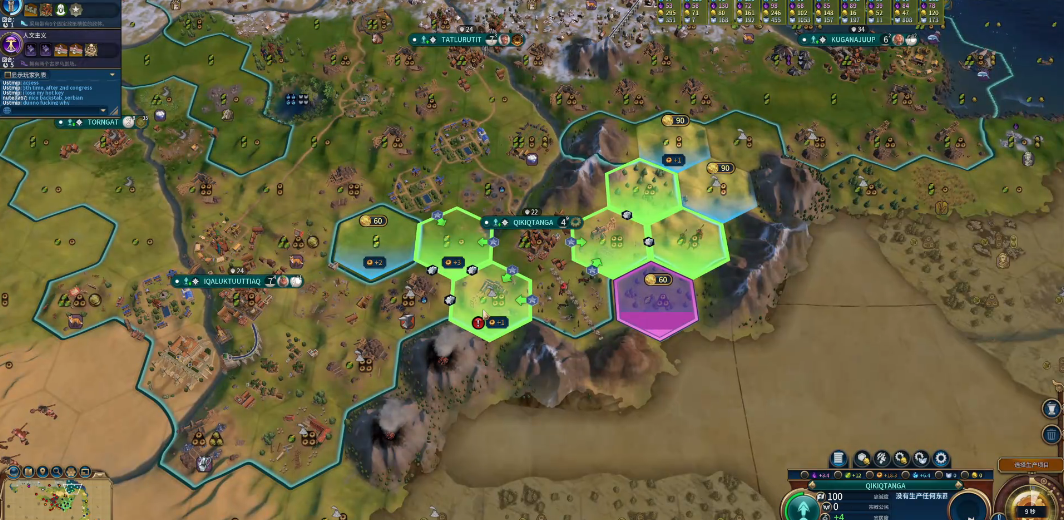Open the change production gear button
Screen dimensions: 1064x520
[941, 458]
